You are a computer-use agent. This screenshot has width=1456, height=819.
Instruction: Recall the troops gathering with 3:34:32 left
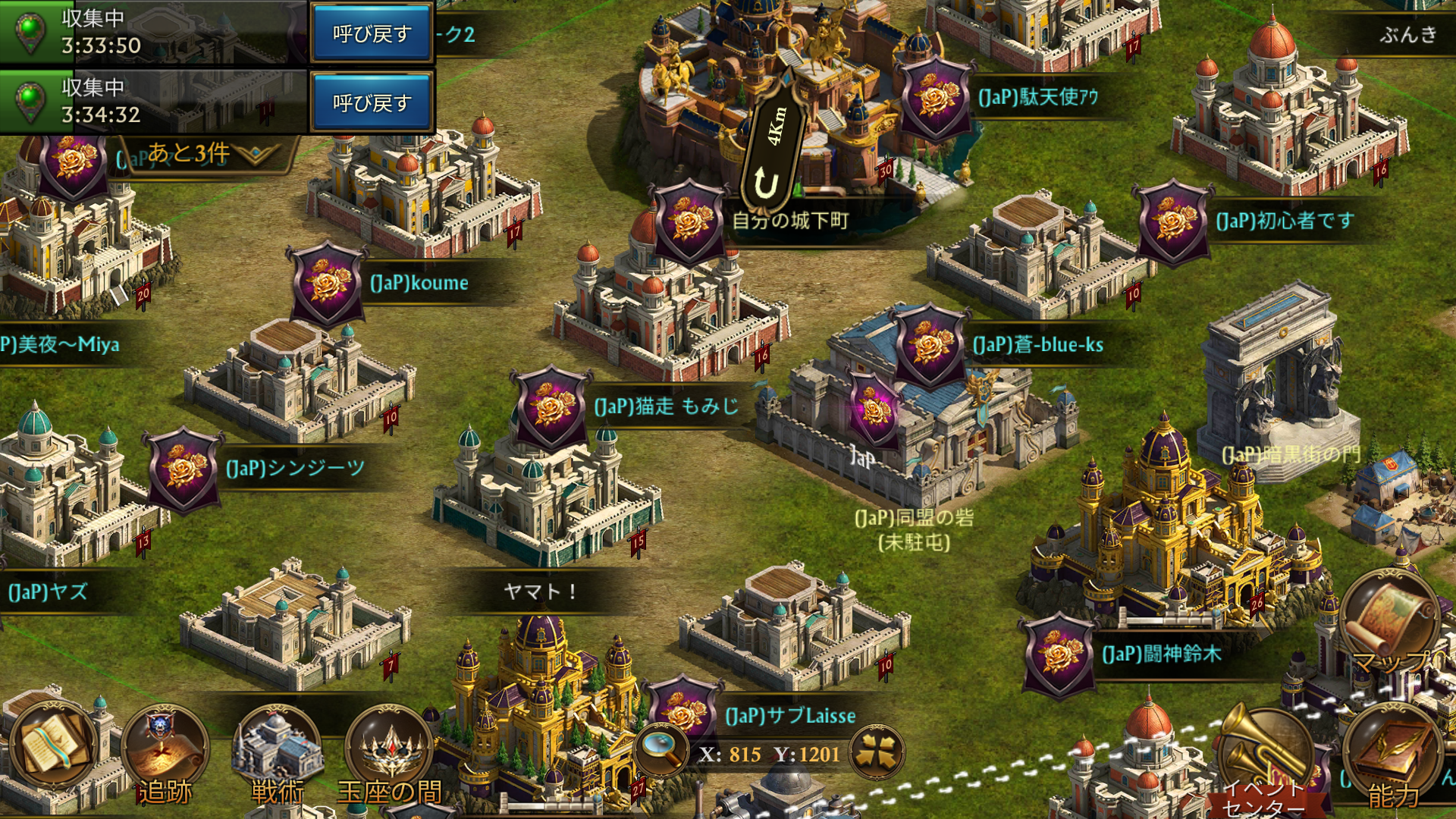tap(371, 102)
